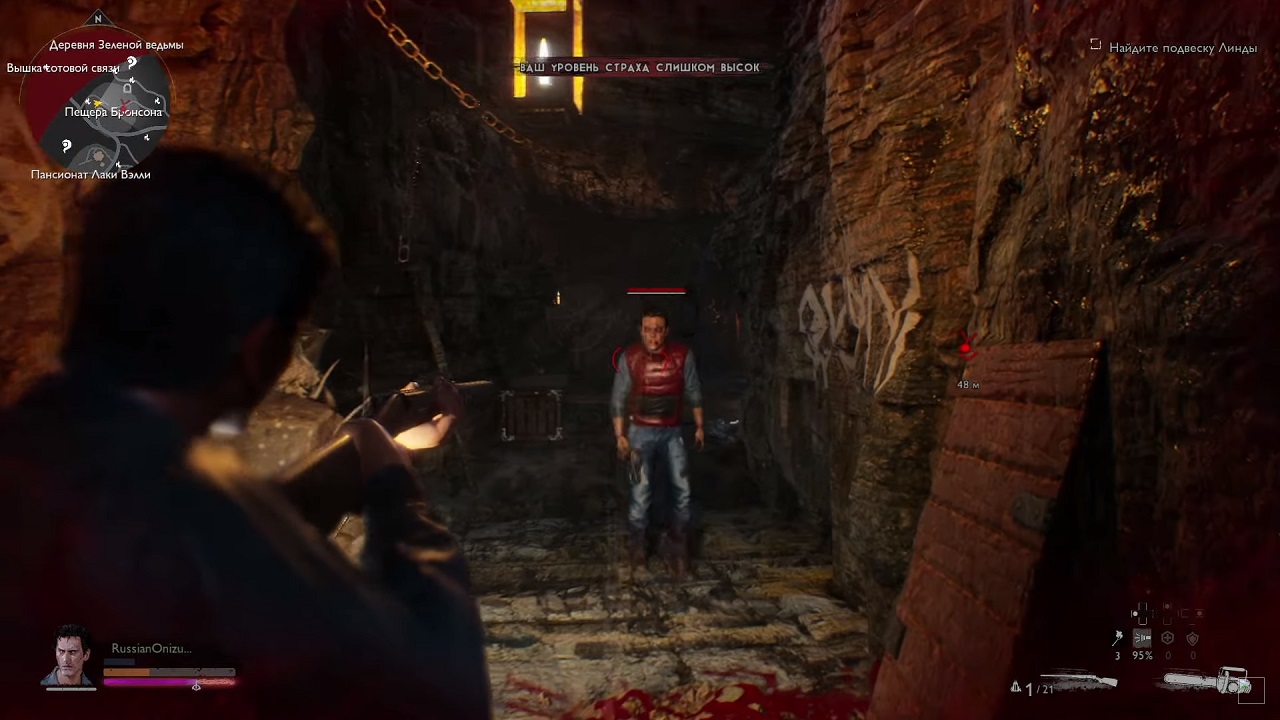The width and height of the screenshot is (1280, 720).
Task: Click the matches item icon
Action: 1117,638
